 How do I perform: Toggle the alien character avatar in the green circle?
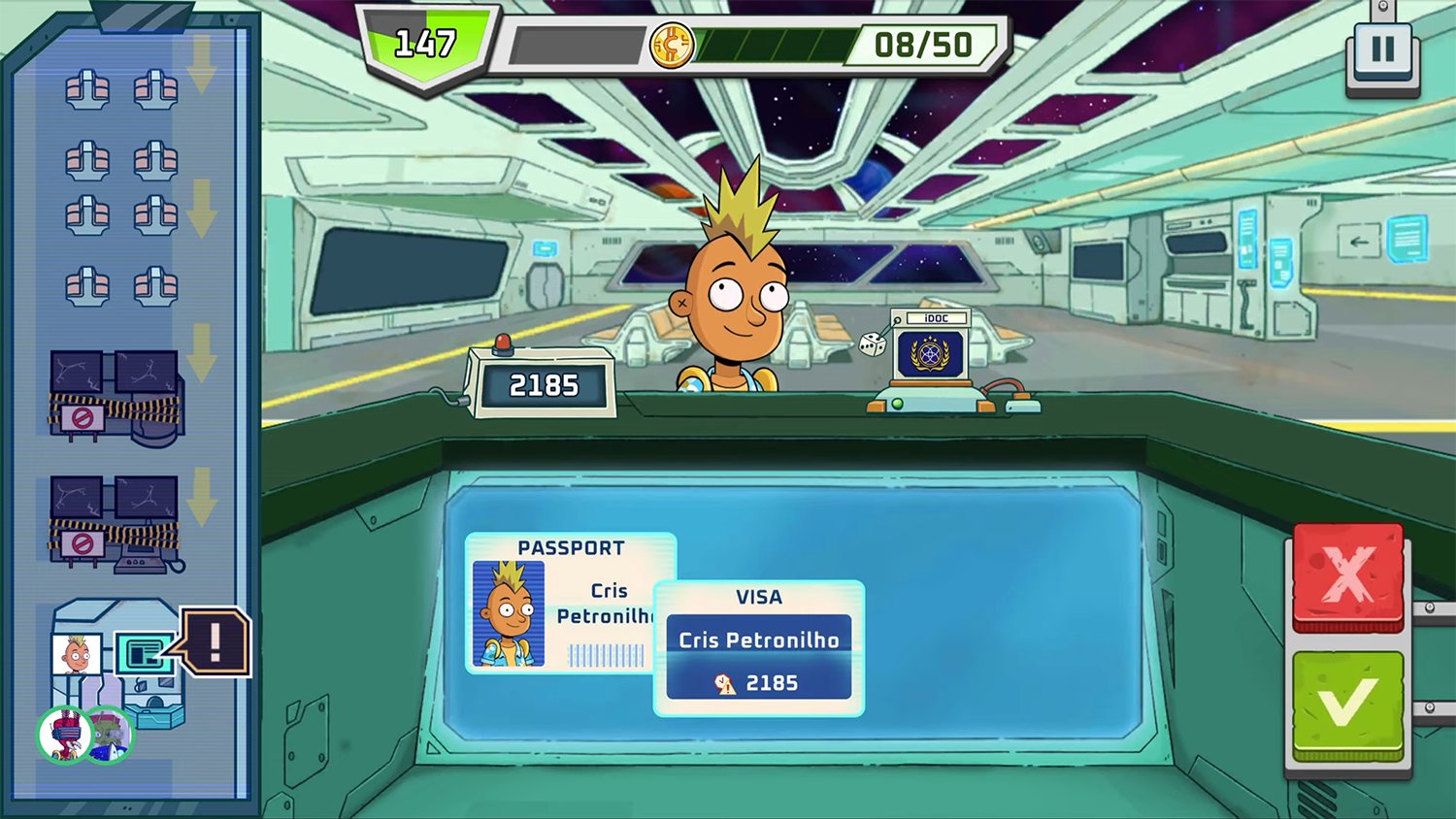point(110,736)
